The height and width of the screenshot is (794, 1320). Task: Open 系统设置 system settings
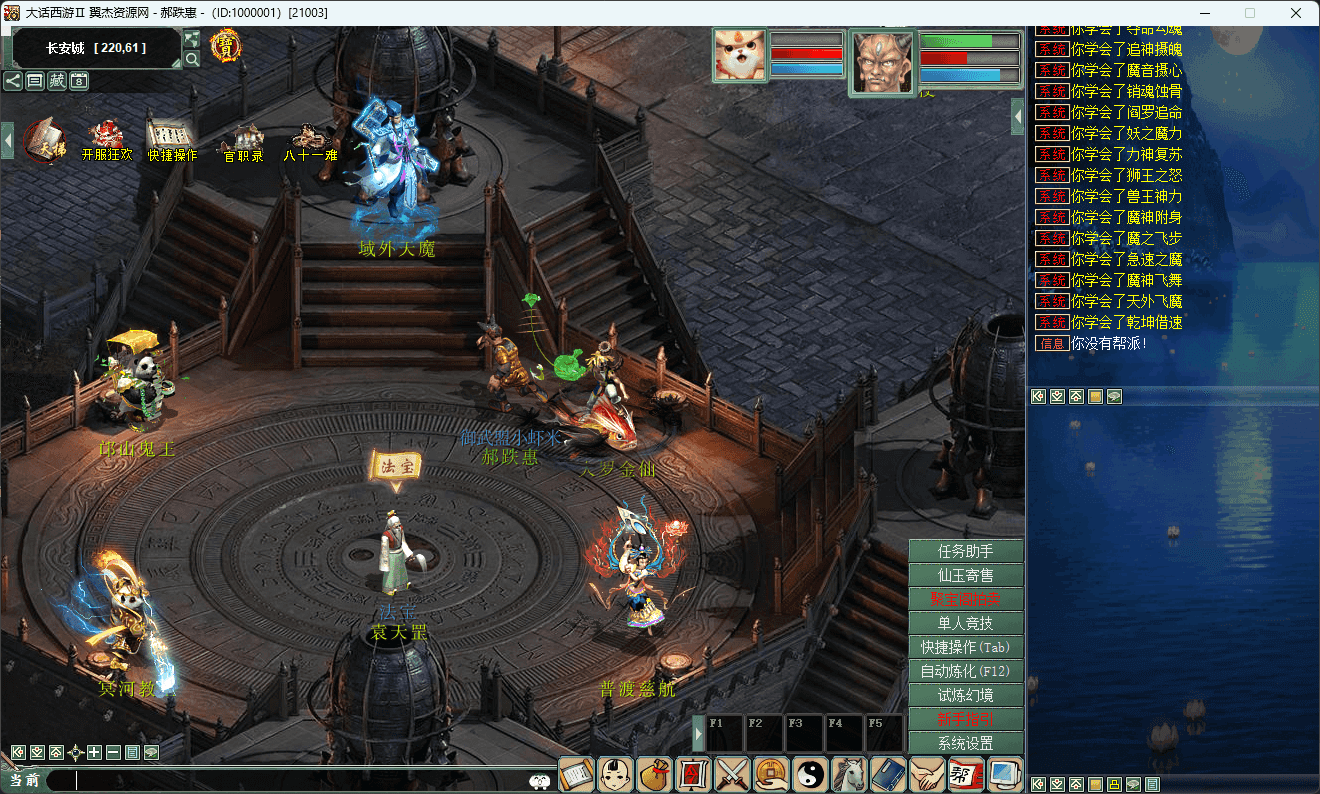pyautogui.click(x=965, y=743)
